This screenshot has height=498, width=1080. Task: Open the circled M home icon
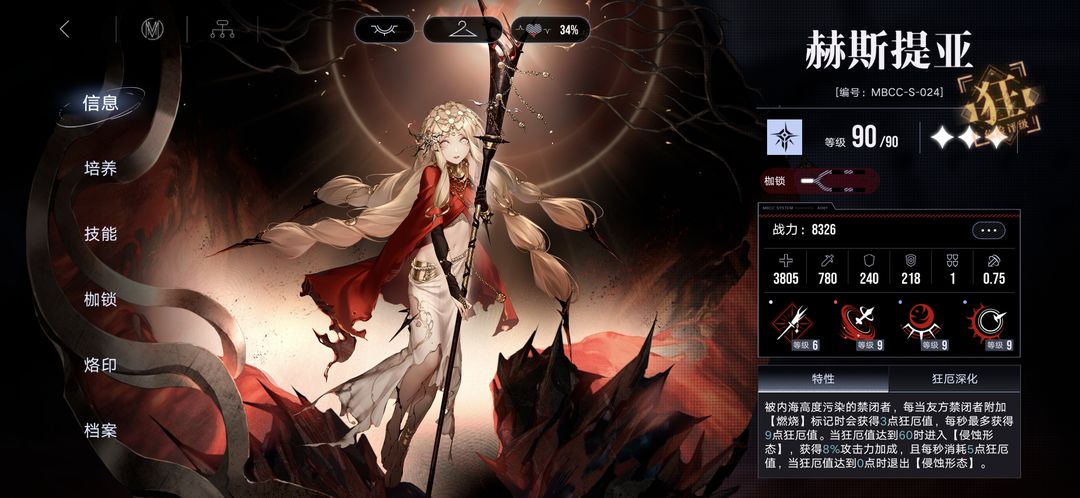(152, 29)
